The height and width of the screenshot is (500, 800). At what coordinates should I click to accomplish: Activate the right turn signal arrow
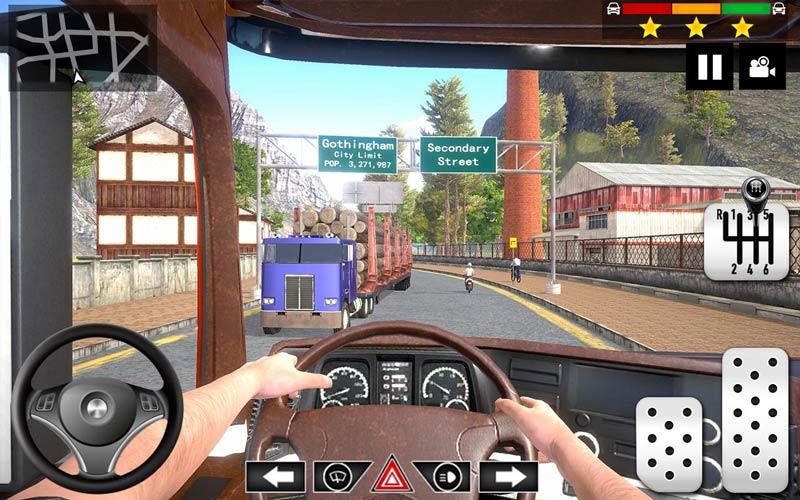(508, 477)
